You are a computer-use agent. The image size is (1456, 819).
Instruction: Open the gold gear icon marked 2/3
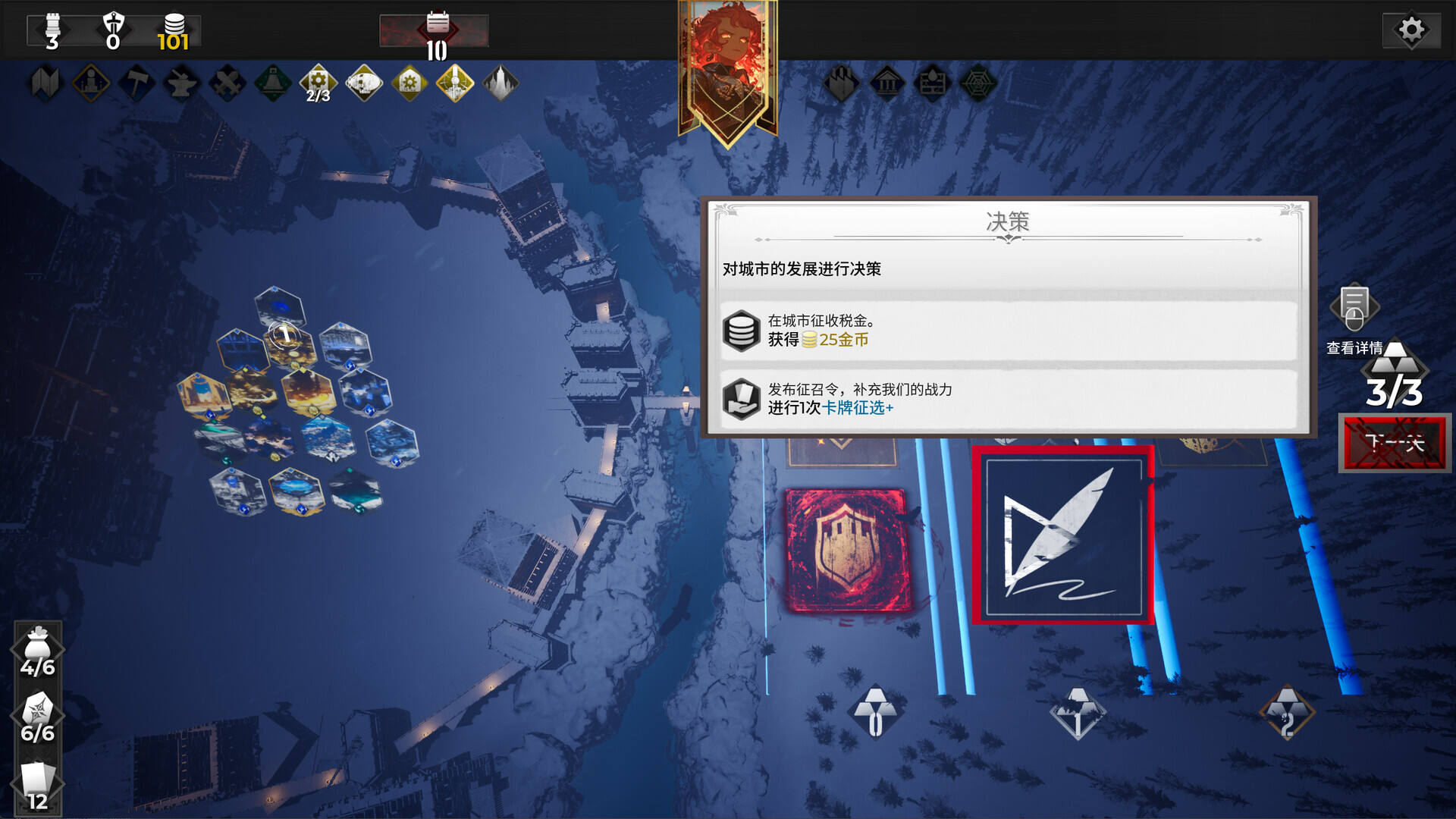318,83
